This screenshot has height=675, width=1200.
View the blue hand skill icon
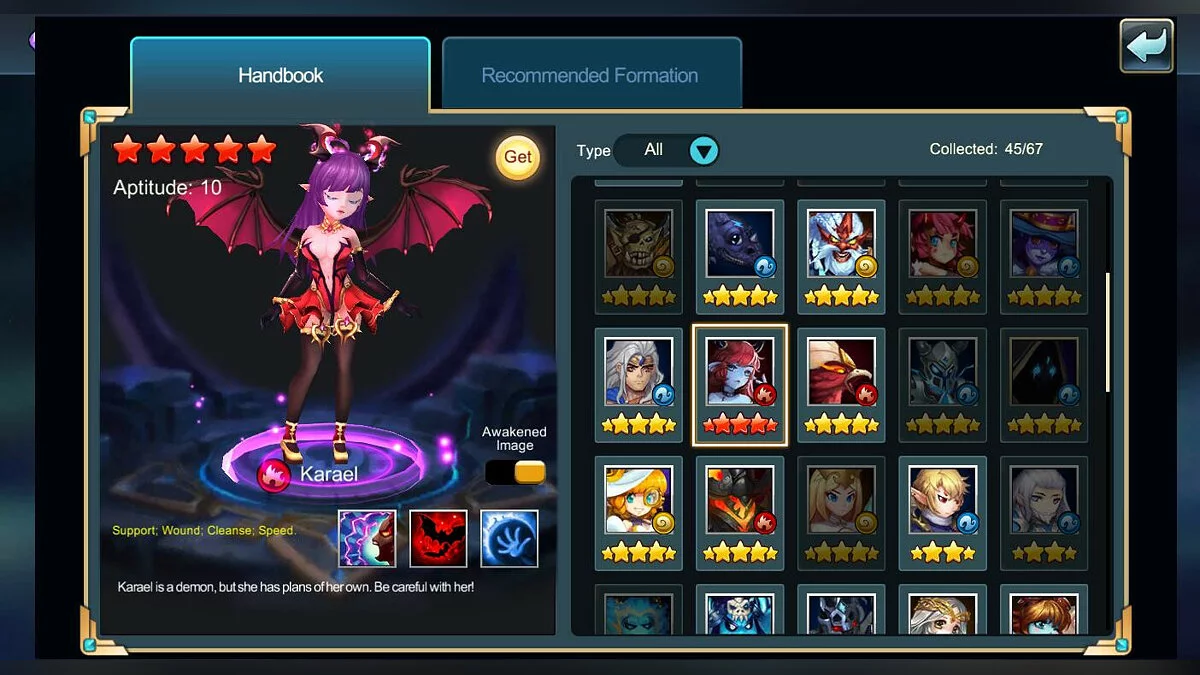(x=509, y=538)
